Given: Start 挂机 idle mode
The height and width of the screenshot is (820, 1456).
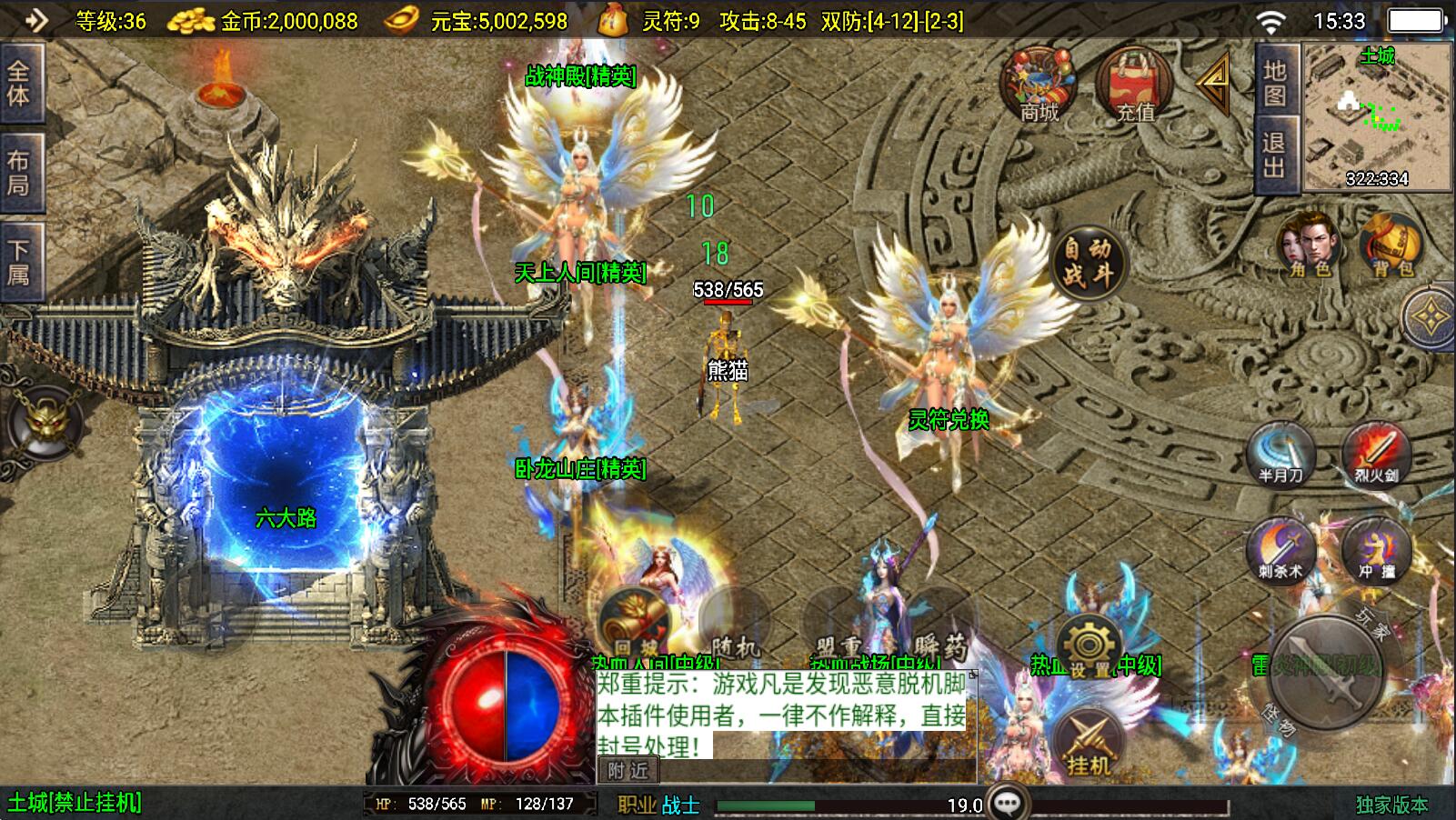Looking at the screenshot, I should point(1088,745).
